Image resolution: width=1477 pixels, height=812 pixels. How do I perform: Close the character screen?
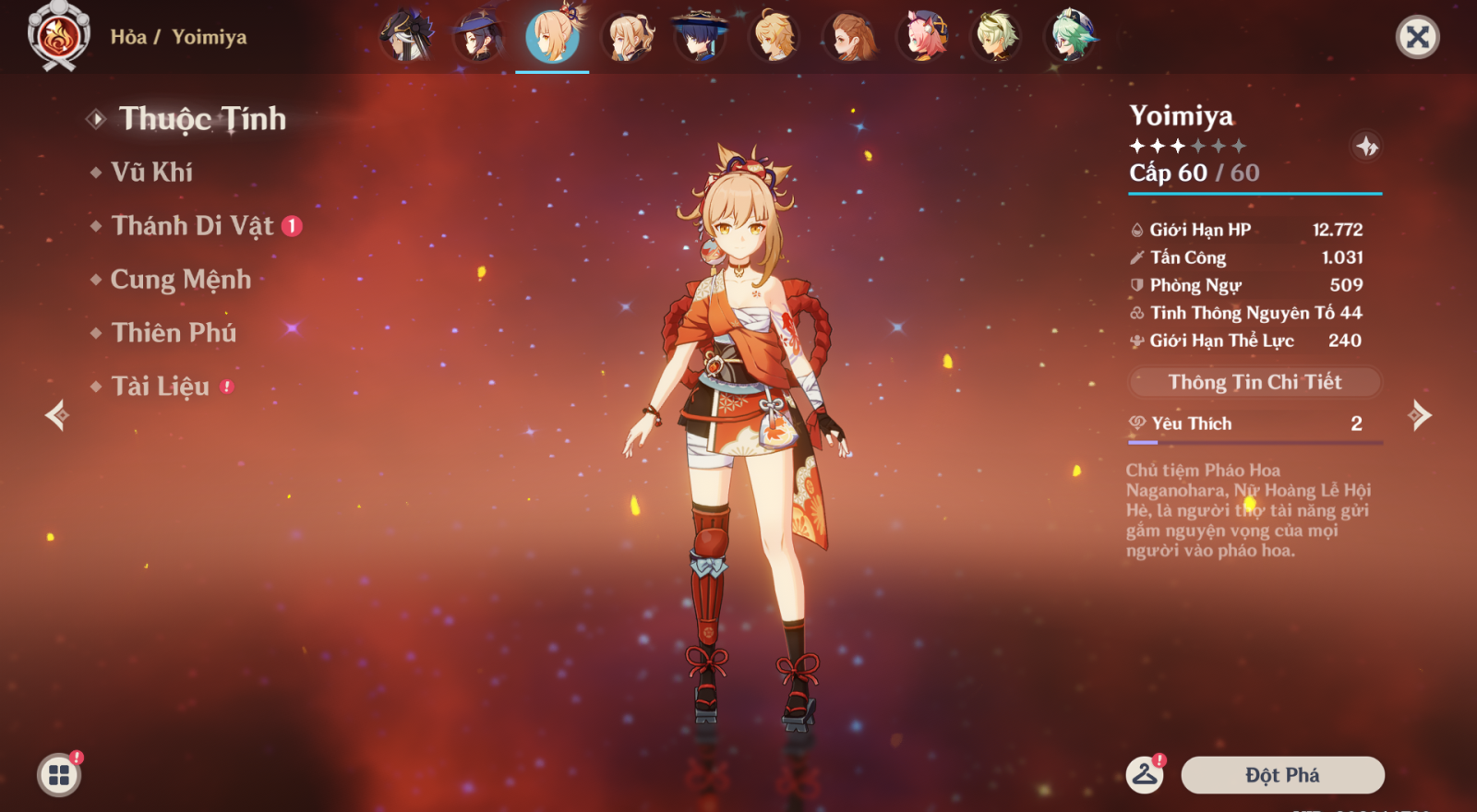click(x=1417, y=37)
